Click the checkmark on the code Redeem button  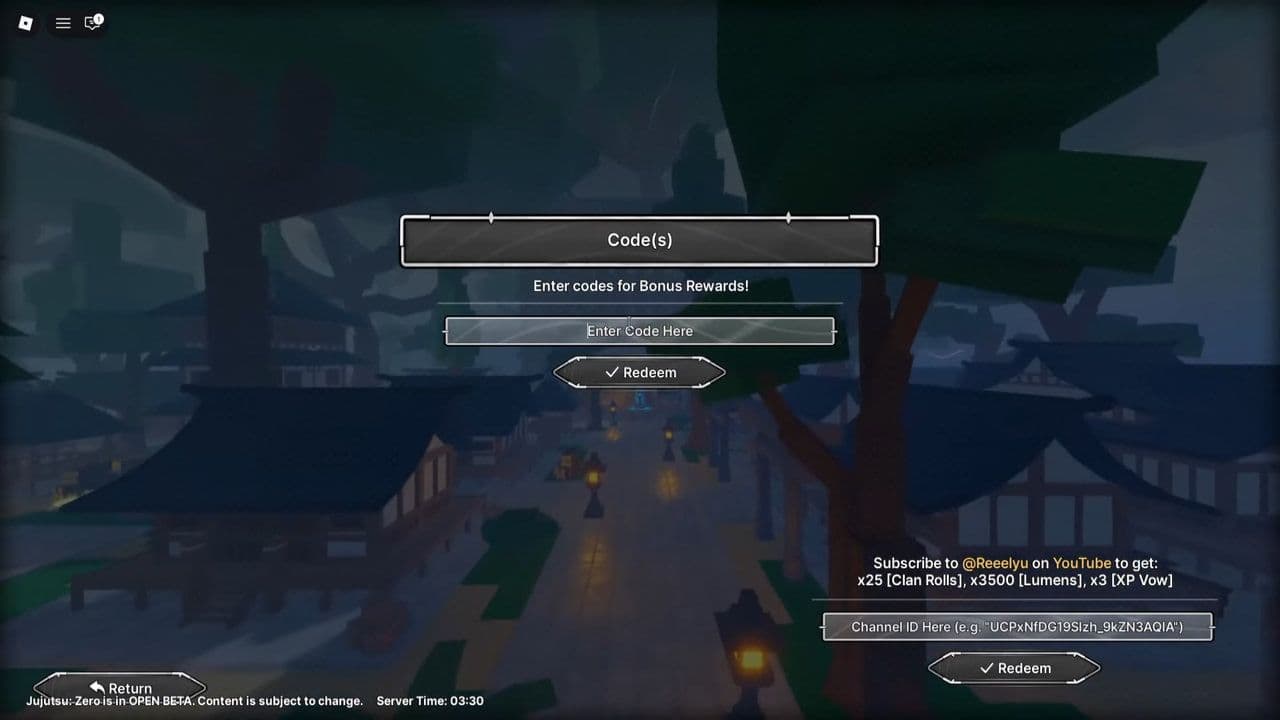612,372
